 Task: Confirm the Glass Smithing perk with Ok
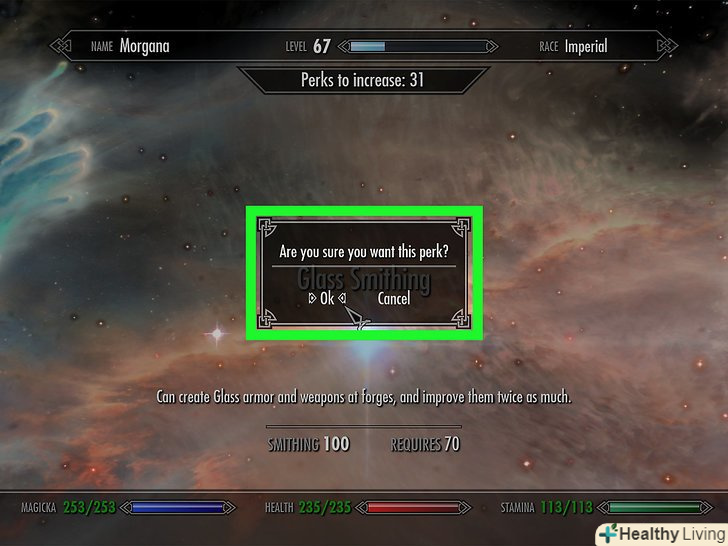tap(326, 298)
